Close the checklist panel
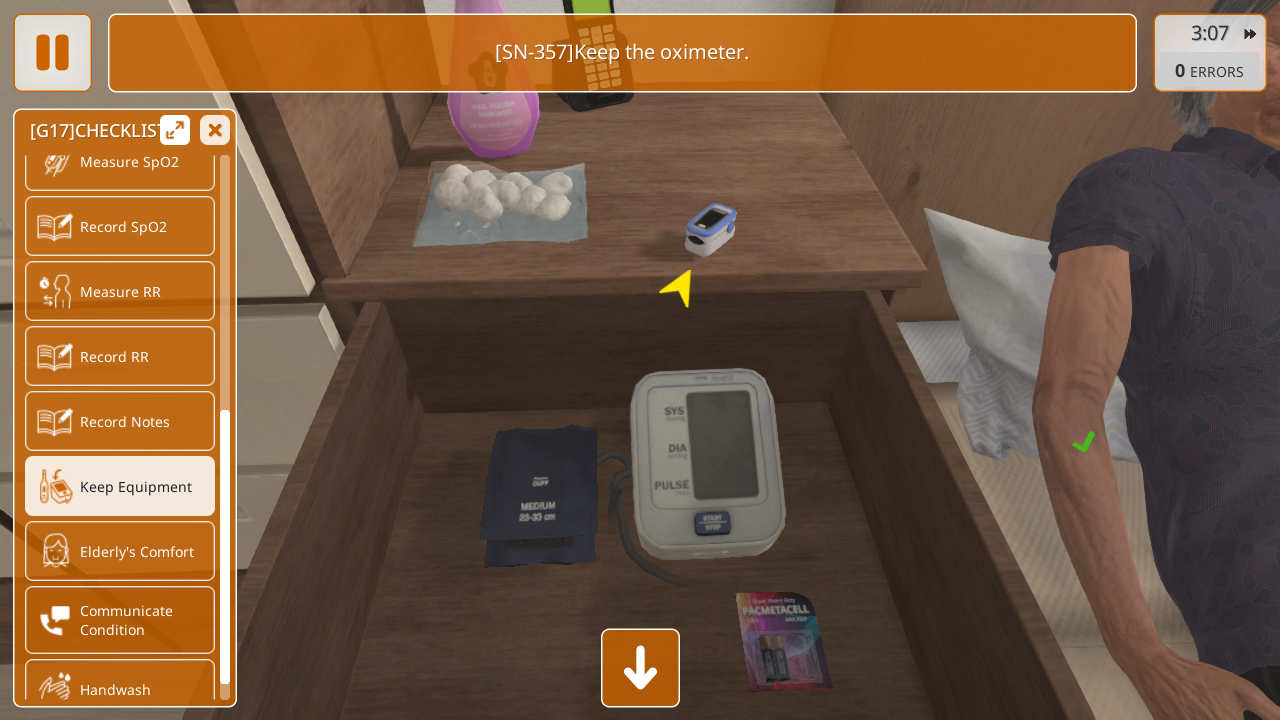 [215, 130]
